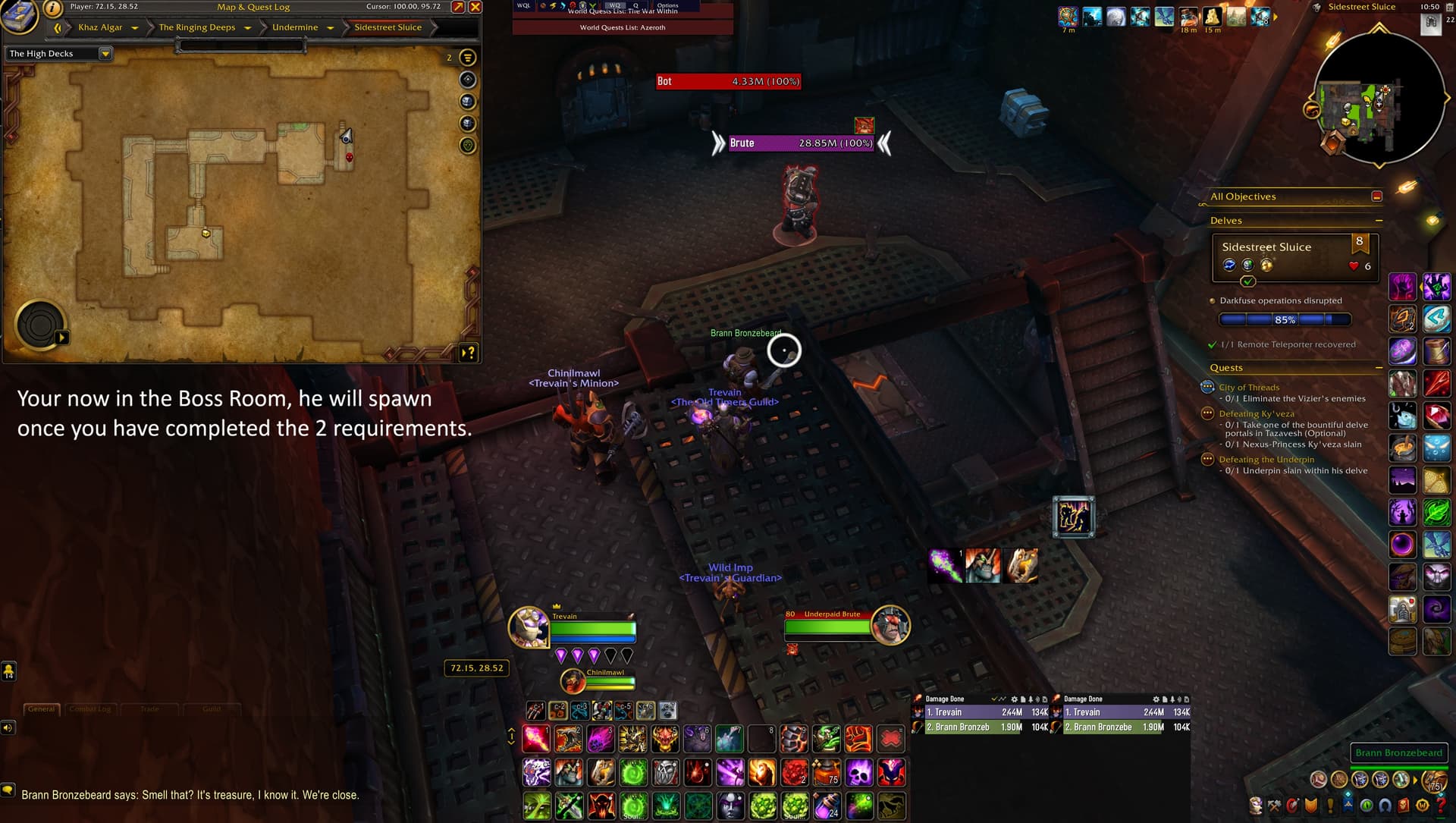Collapse the Quests tracker section

(1379, 368)
